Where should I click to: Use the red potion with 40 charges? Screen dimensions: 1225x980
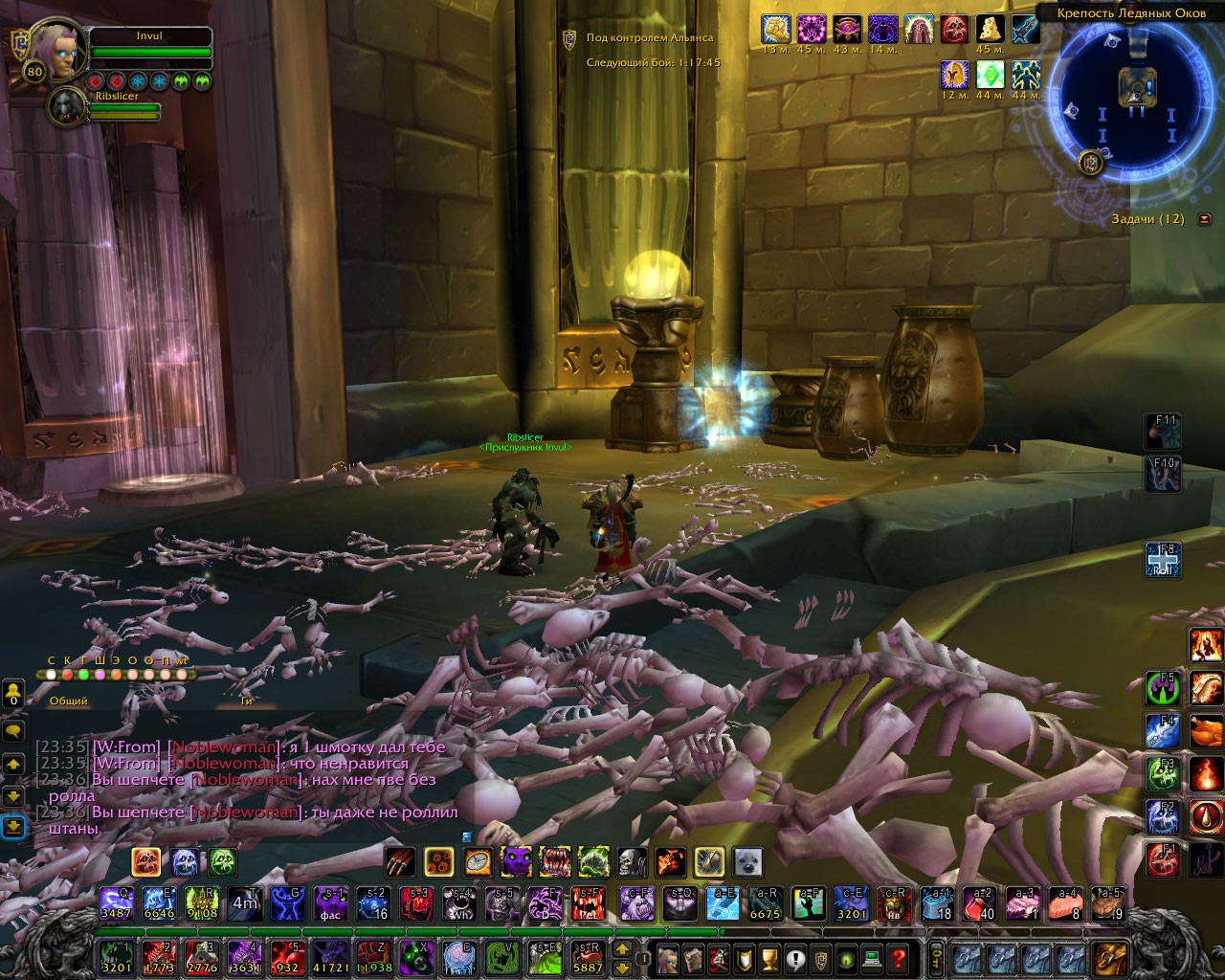tap(982, 903)
